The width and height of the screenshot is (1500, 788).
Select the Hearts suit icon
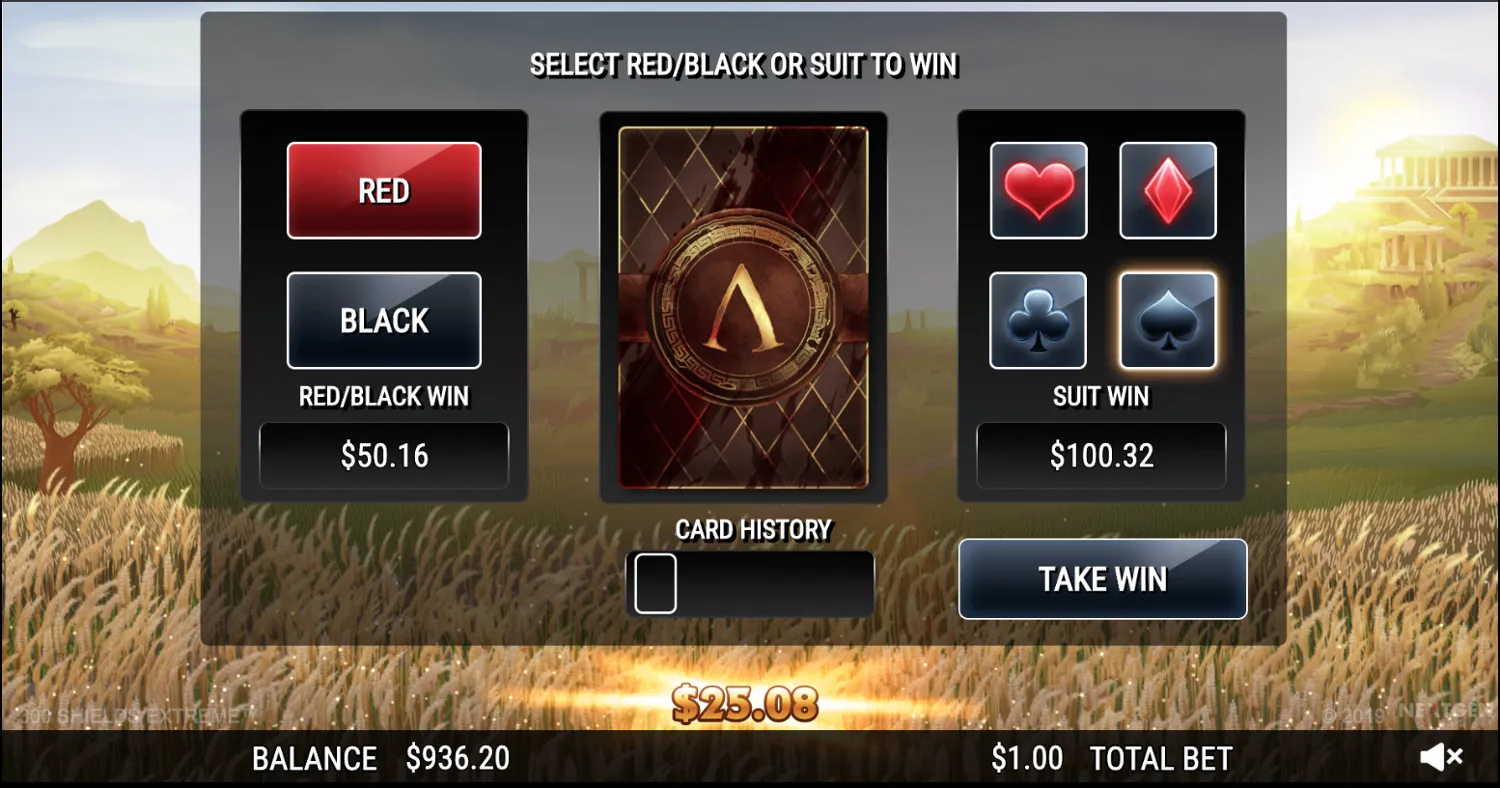tap(1038, 190)
